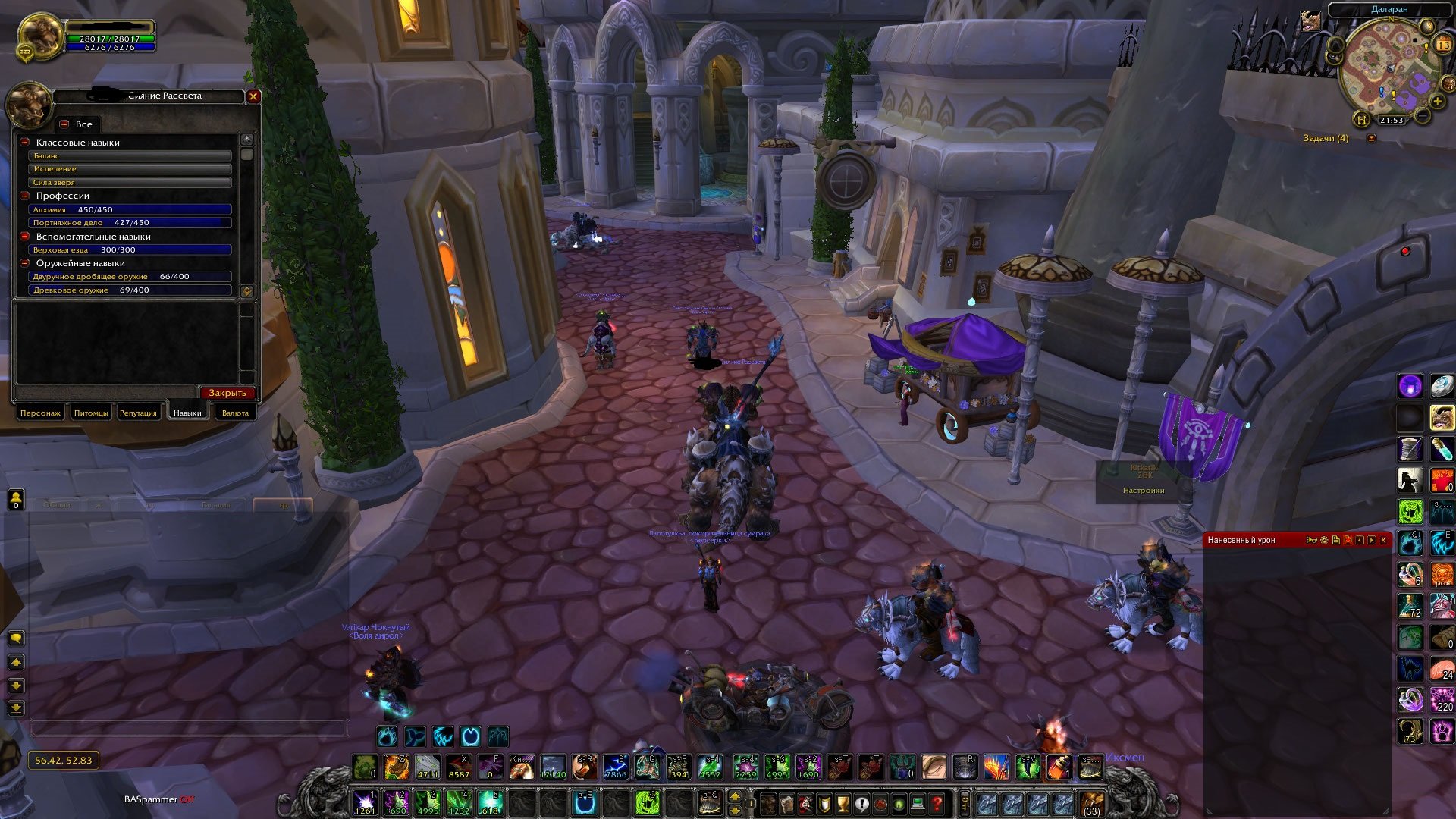
Task: Collapse the Задачи quest tracker
Action: (1371, 138)
